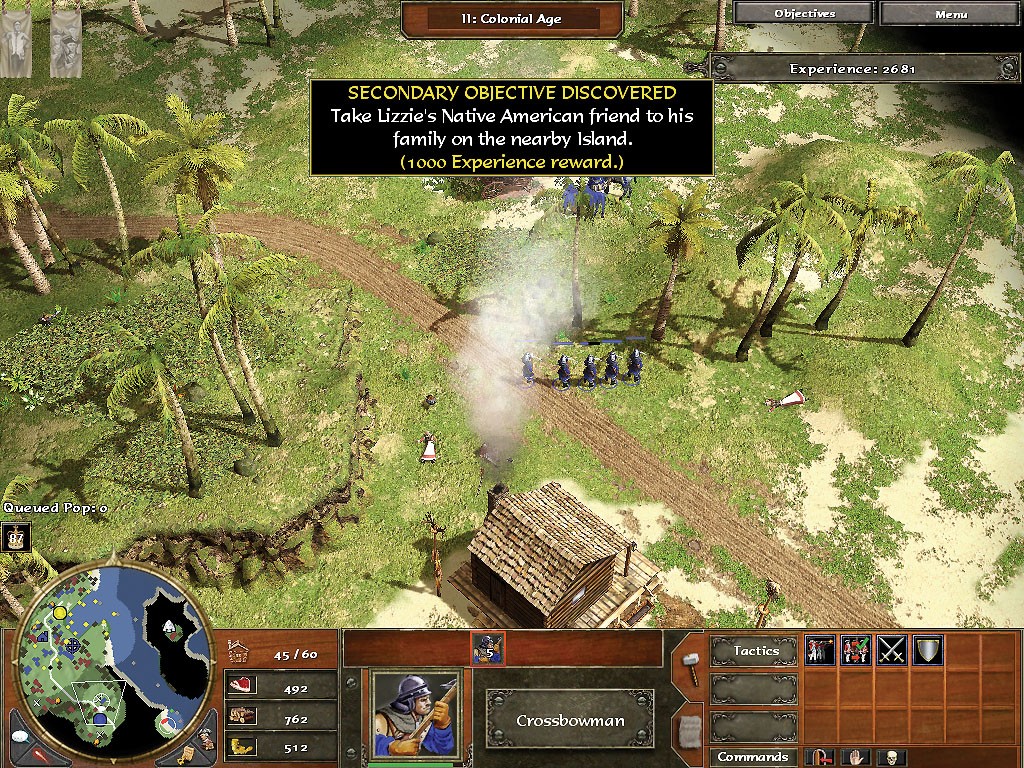This screenshot has width=1024, height=768.
Task: Select the group of 5 crossbowmen icon
Action: [488, 649]
